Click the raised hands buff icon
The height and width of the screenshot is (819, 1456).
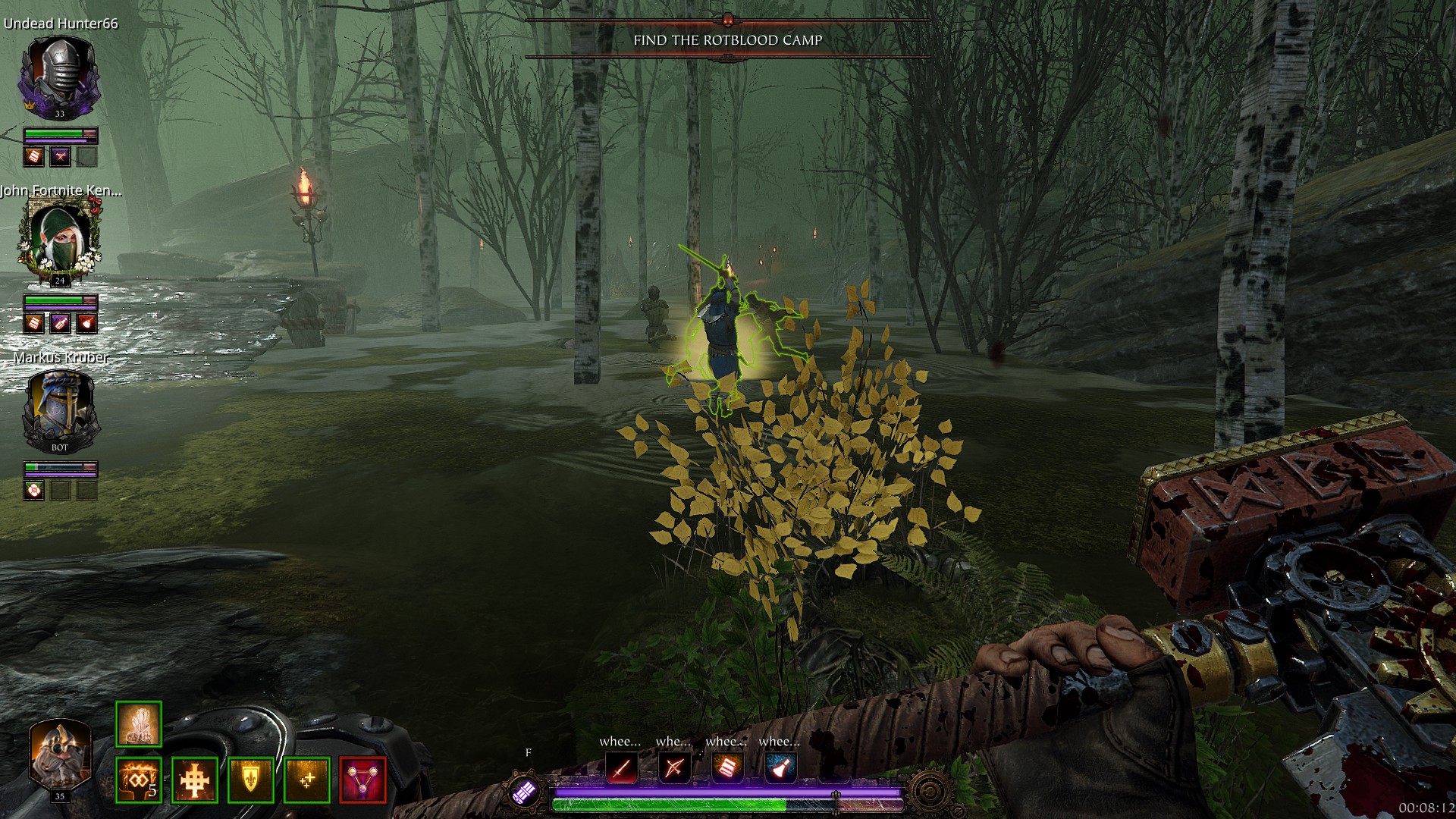(x=139, y=724)
